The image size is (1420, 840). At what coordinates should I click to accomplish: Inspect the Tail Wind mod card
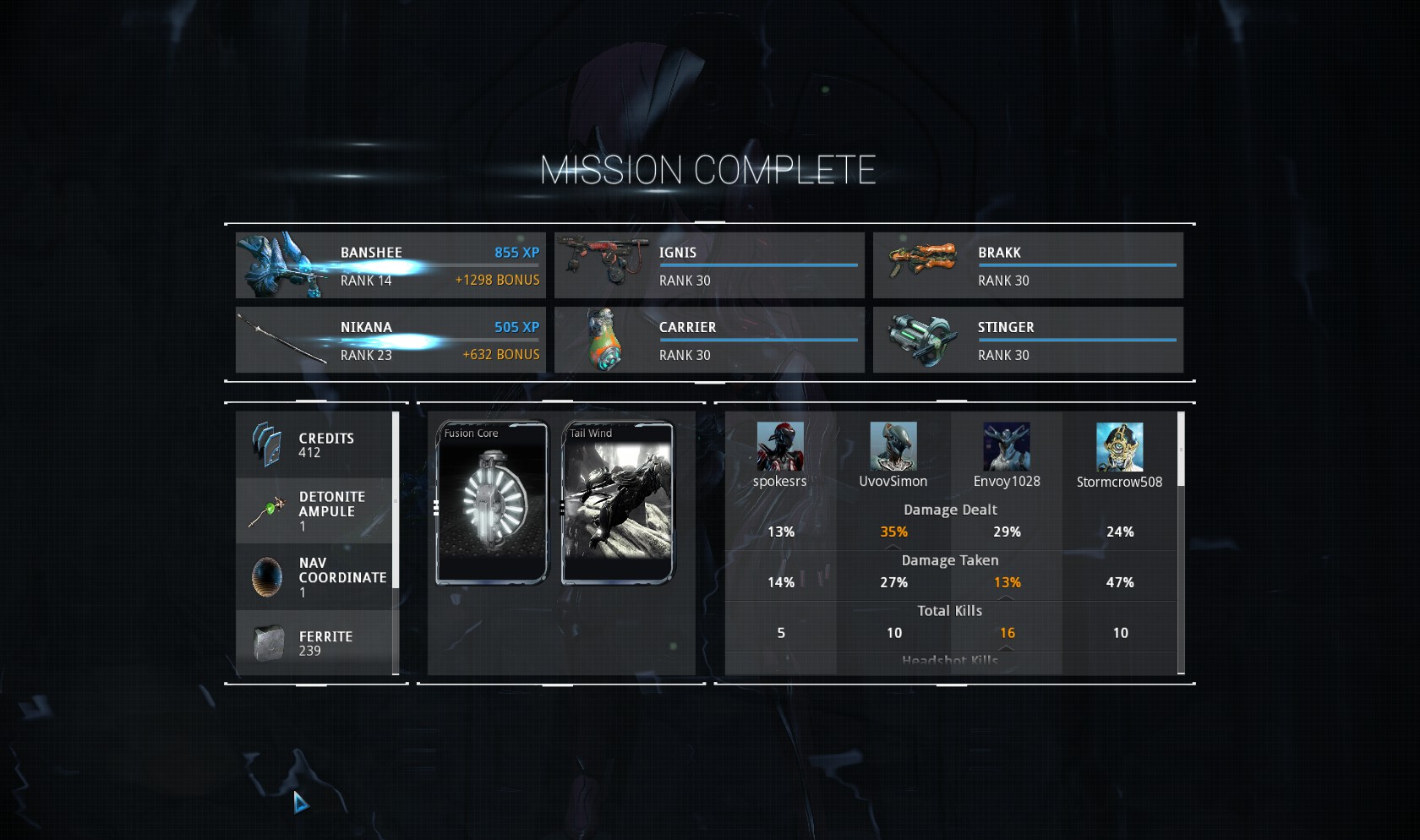[618, 503]
